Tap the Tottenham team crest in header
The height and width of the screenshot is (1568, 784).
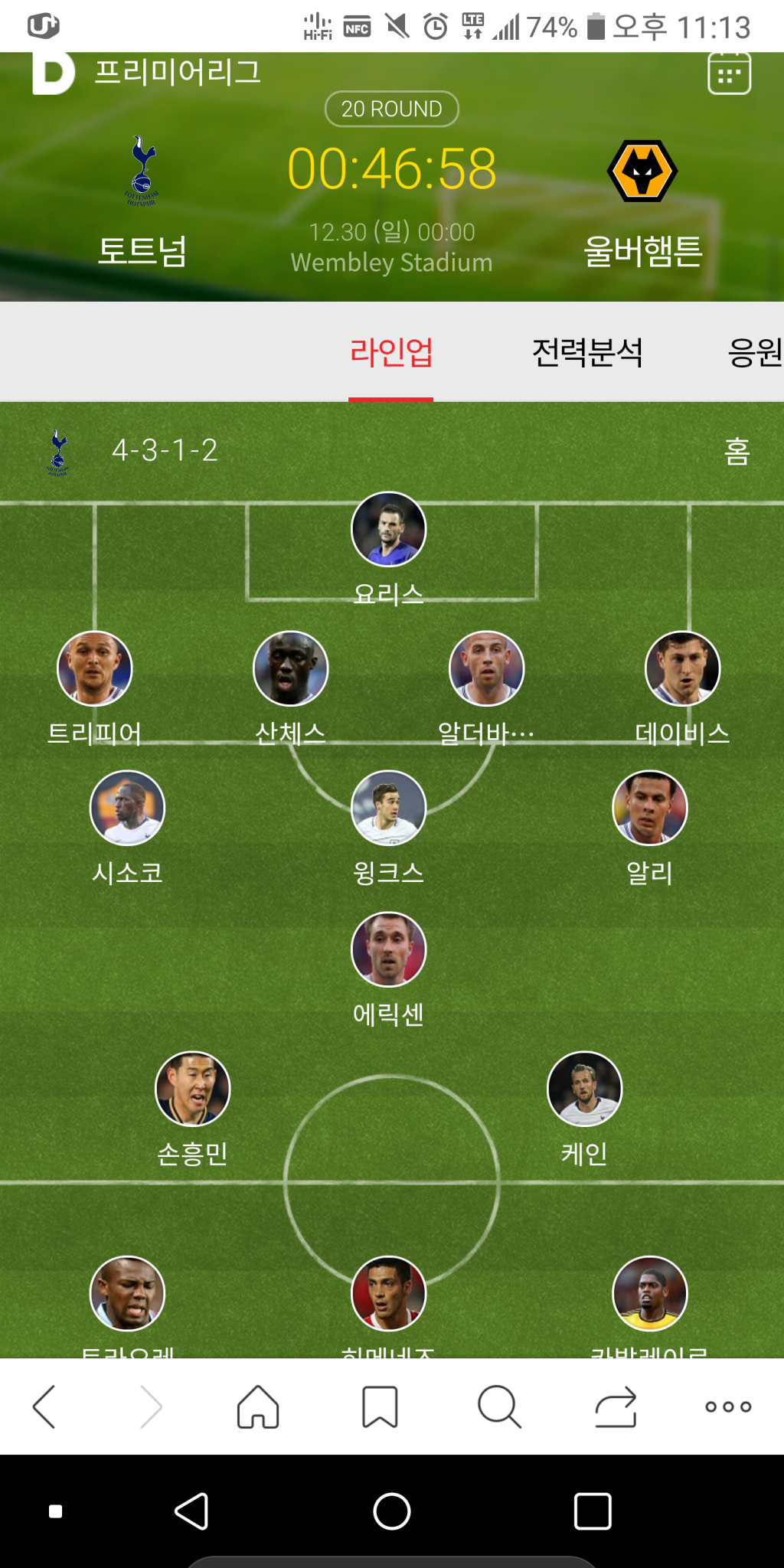[142, 171]
